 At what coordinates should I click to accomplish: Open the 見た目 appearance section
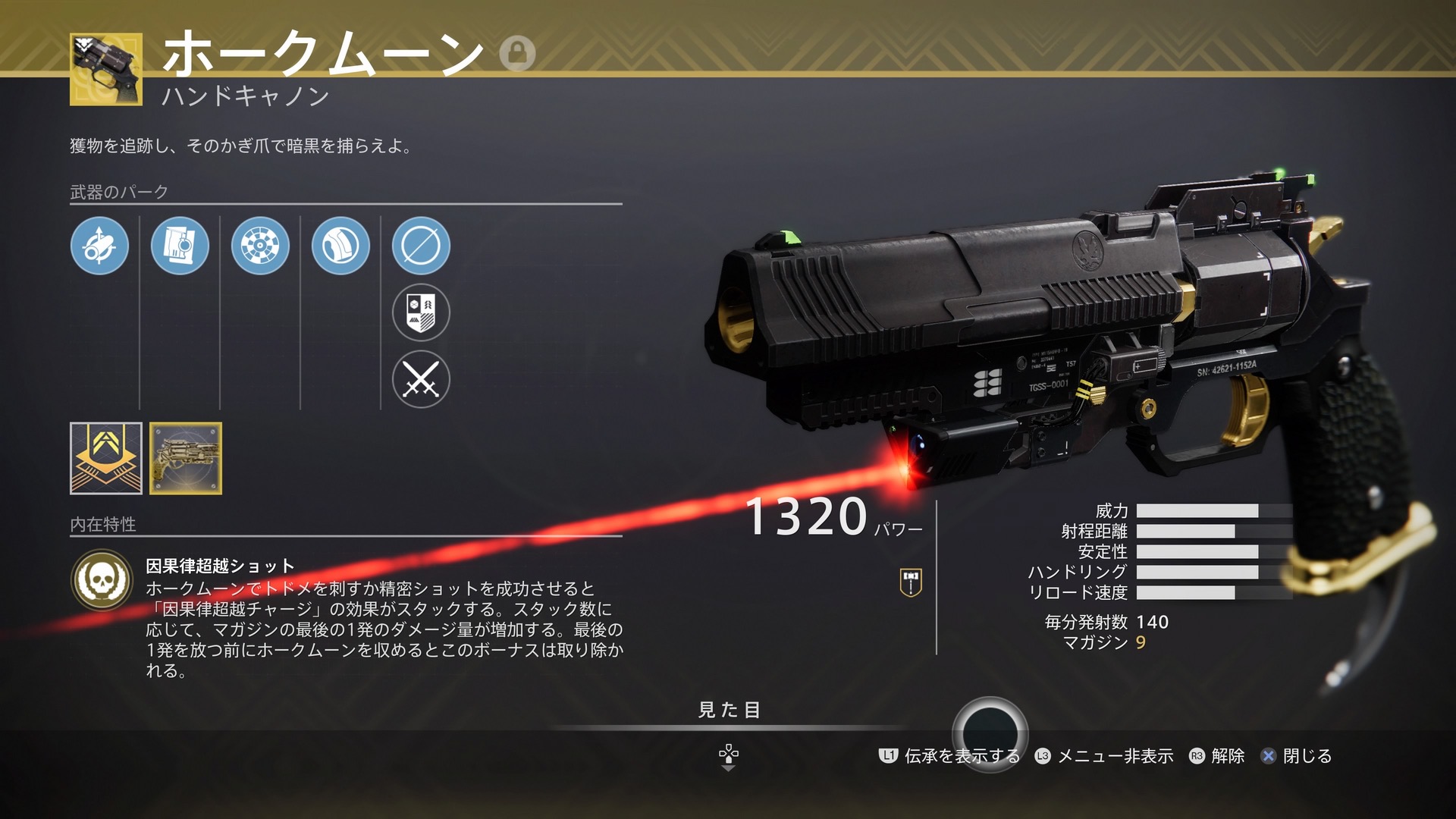728,710
